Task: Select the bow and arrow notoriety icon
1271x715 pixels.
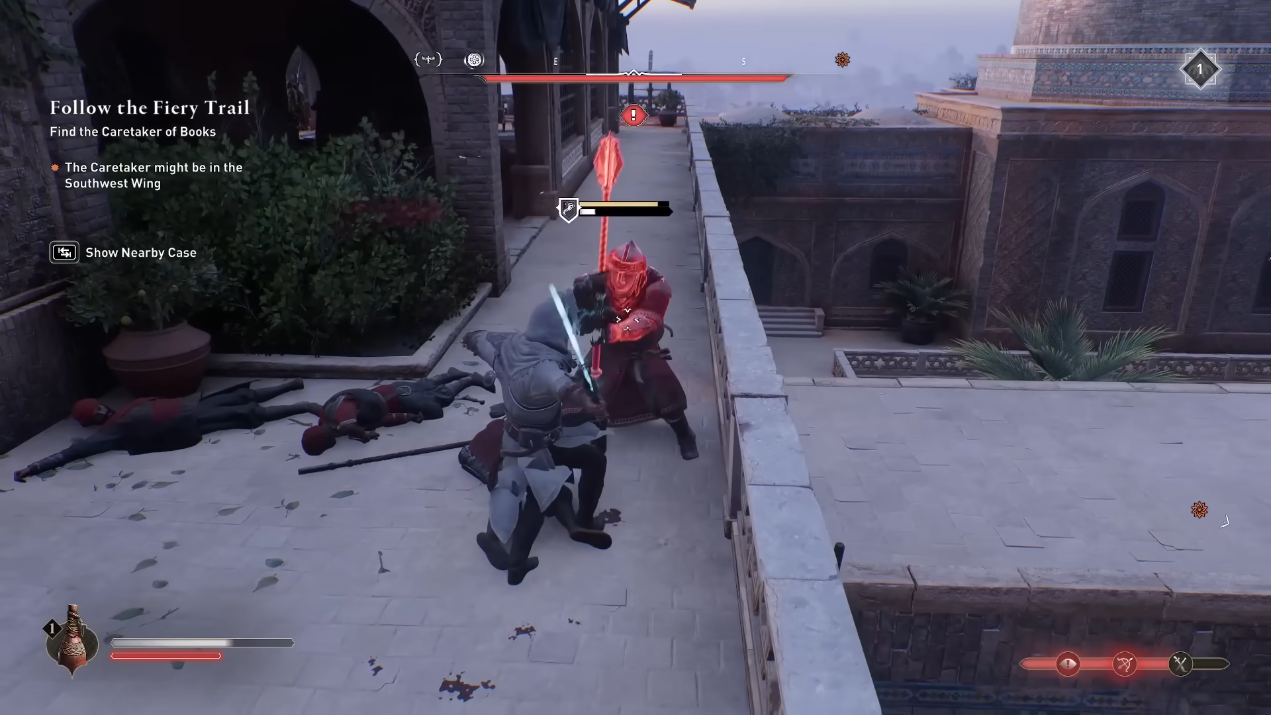Action: (1125, 663)
